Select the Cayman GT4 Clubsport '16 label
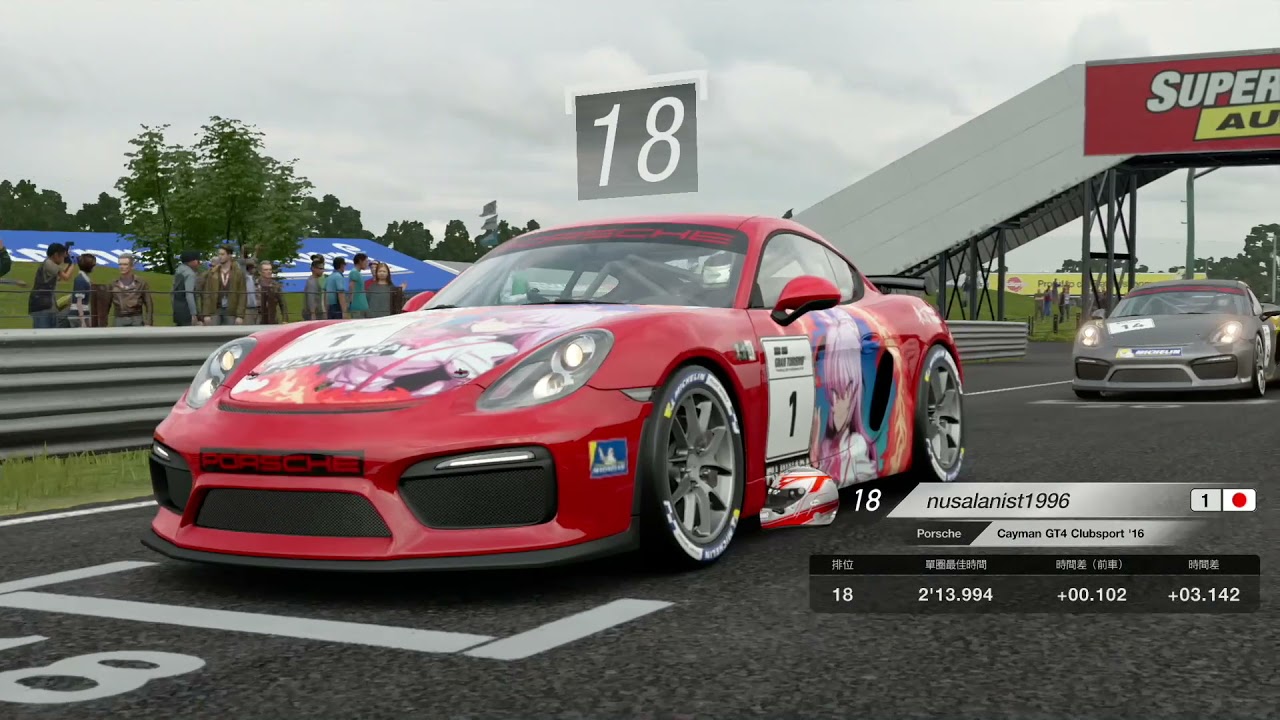1280x720 pixels. [1070, 534]
